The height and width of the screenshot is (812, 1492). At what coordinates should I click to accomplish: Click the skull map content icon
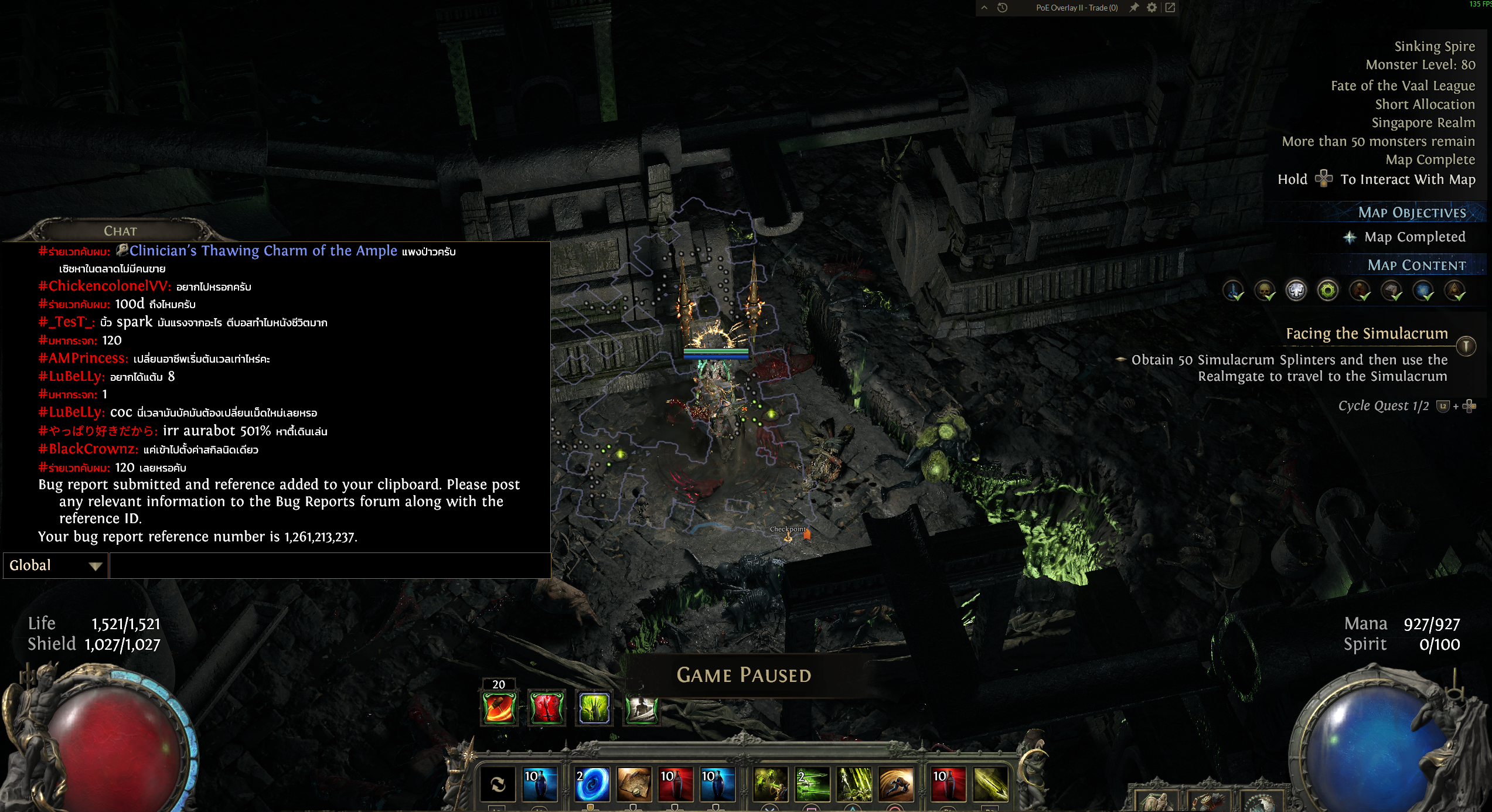point(1265,290)
